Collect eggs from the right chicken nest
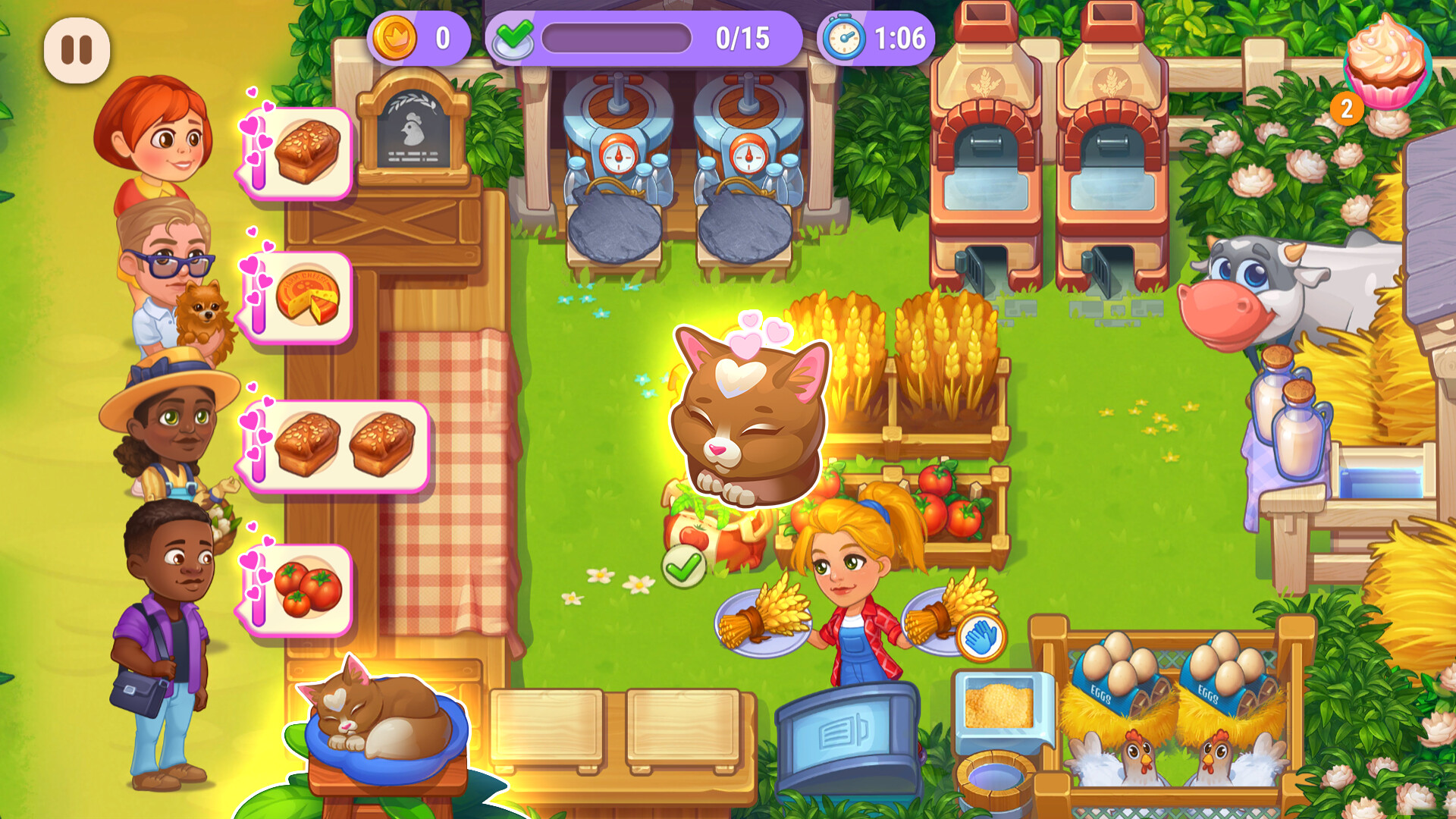 point(1228,667)
